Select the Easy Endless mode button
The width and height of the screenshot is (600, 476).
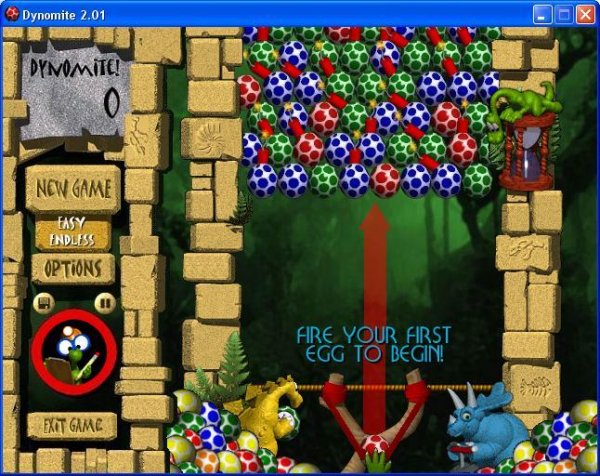[x=73, y=234]
